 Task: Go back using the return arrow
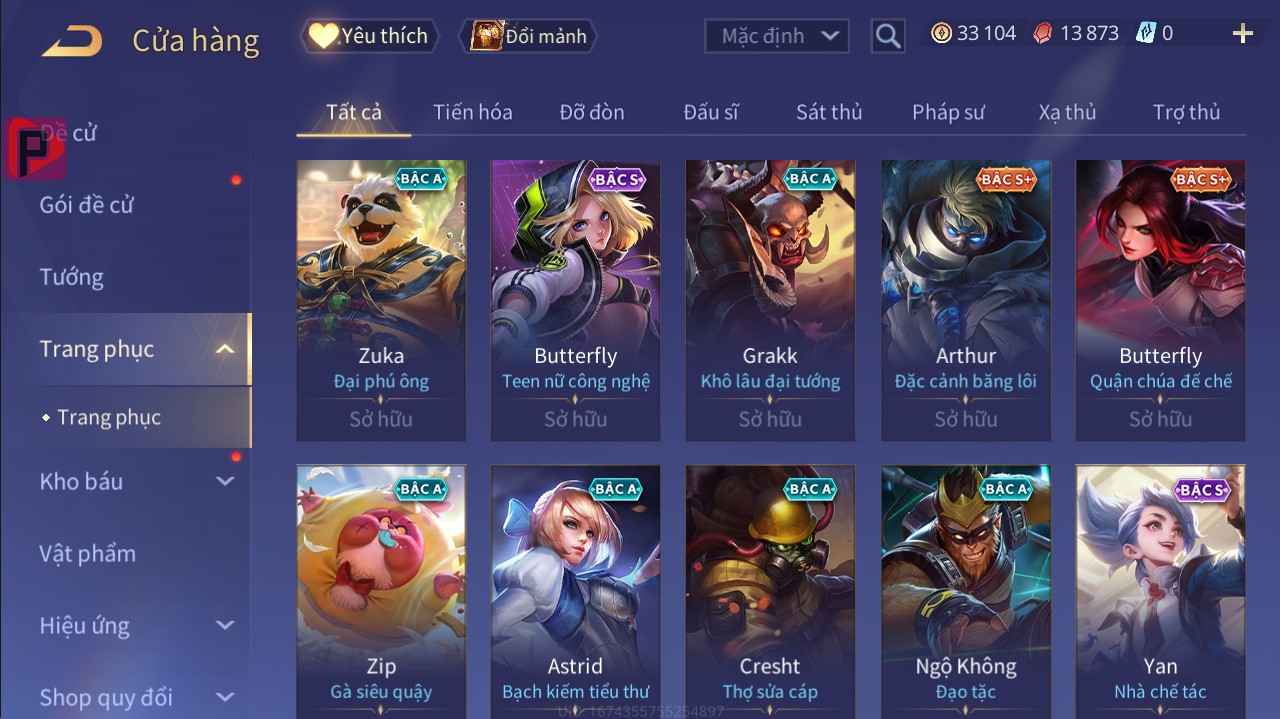(x=72, y=41)
